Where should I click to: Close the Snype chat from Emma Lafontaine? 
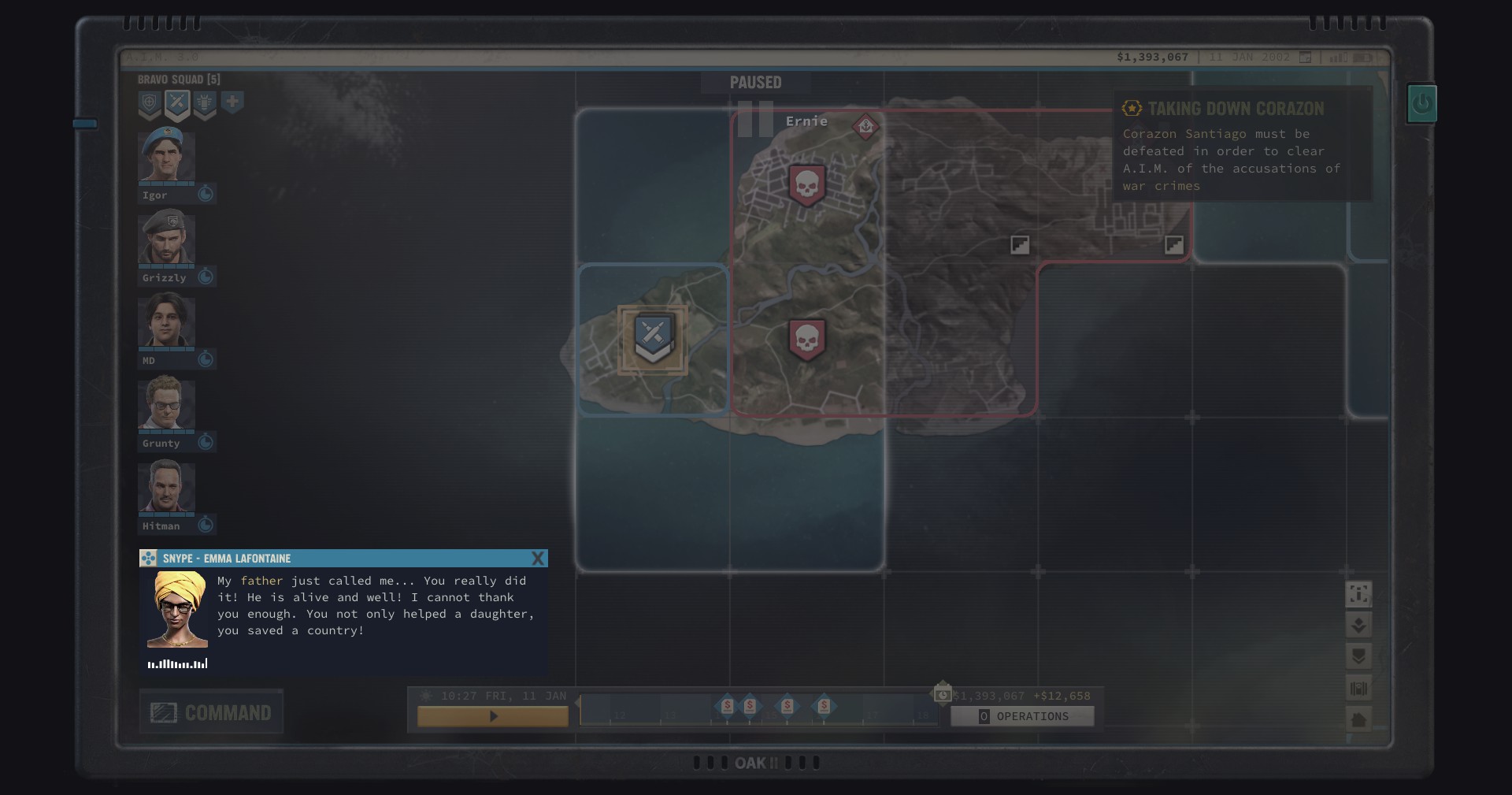click(539, 558)
